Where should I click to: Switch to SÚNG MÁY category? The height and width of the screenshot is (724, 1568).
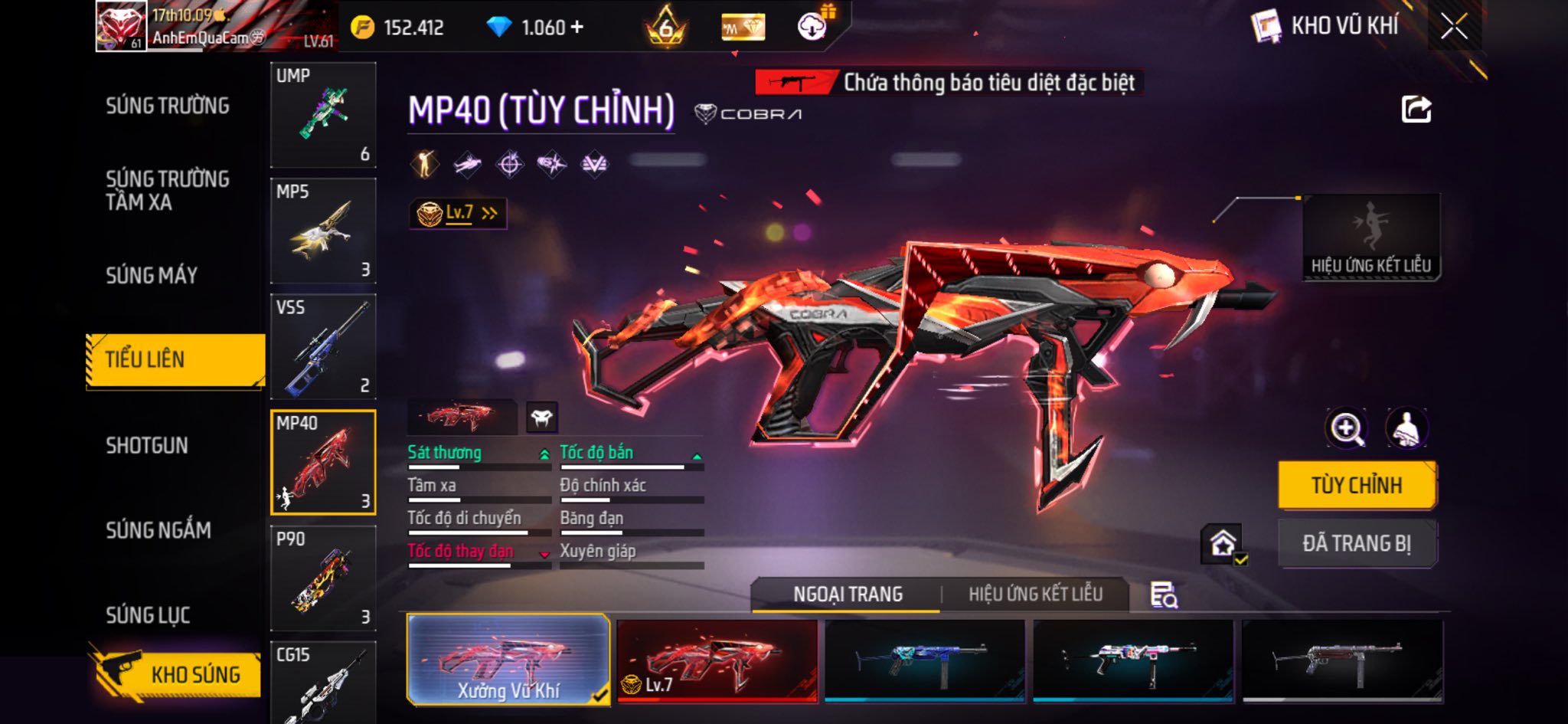tap(152, 275)
